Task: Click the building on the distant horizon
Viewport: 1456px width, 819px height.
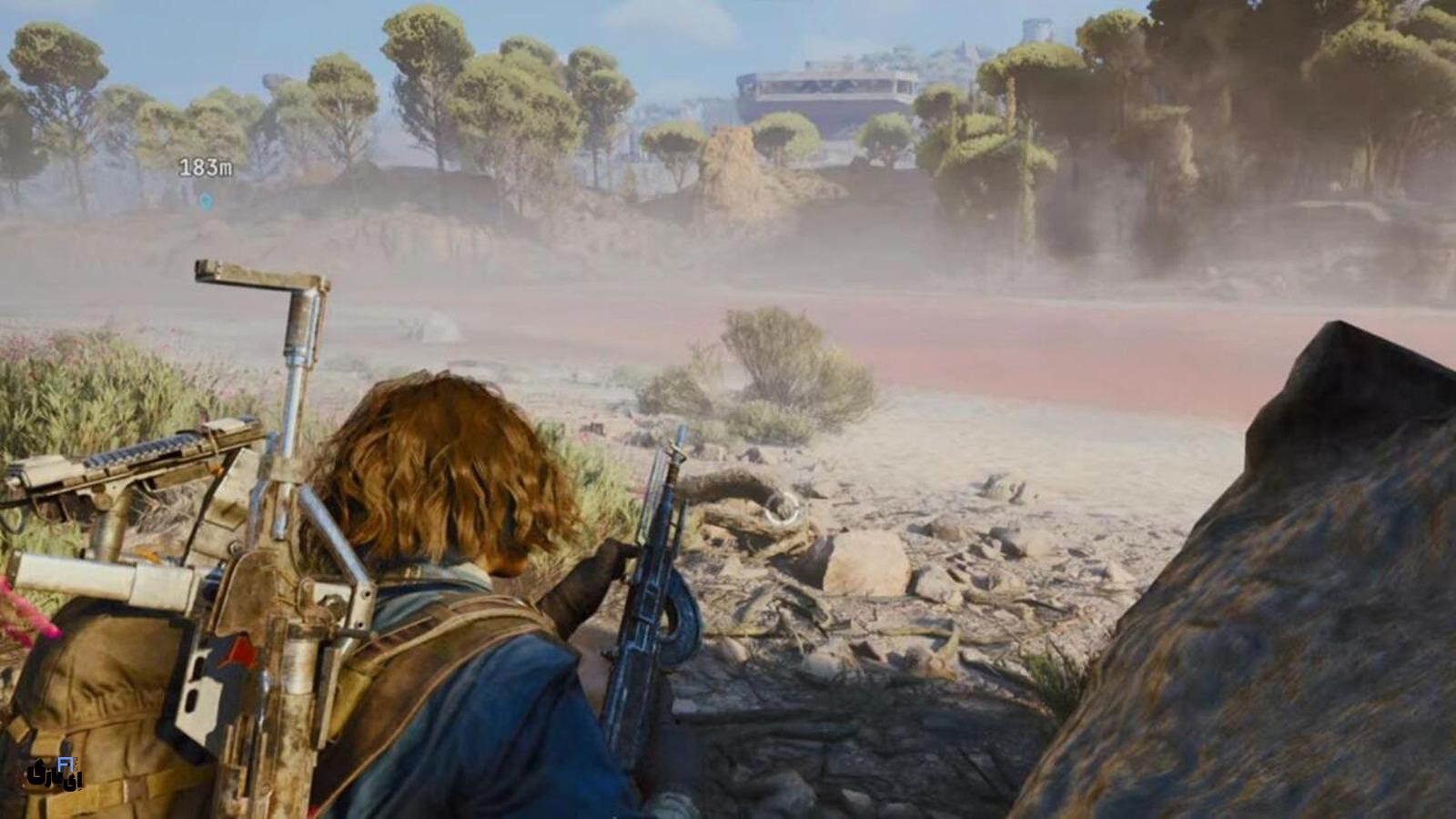Action: (x=828, y=86)
